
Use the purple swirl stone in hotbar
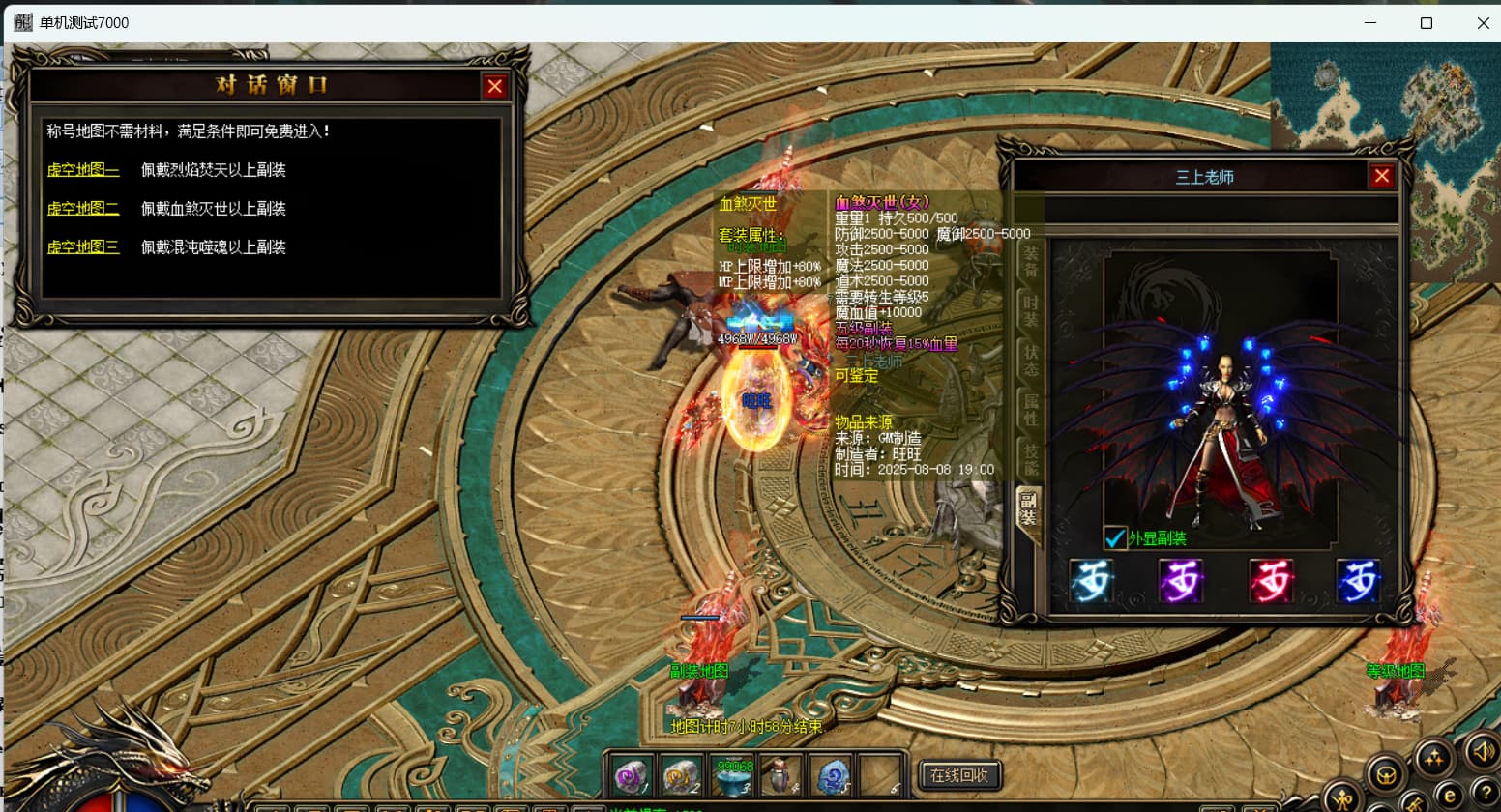pyautogui.click(x=631, y=775)
